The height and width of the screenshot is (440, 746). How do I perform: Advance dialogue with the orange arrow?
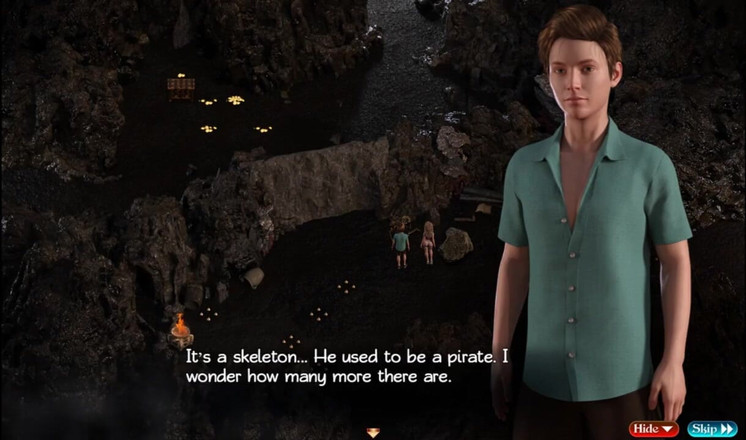click(x=373, y=432)
